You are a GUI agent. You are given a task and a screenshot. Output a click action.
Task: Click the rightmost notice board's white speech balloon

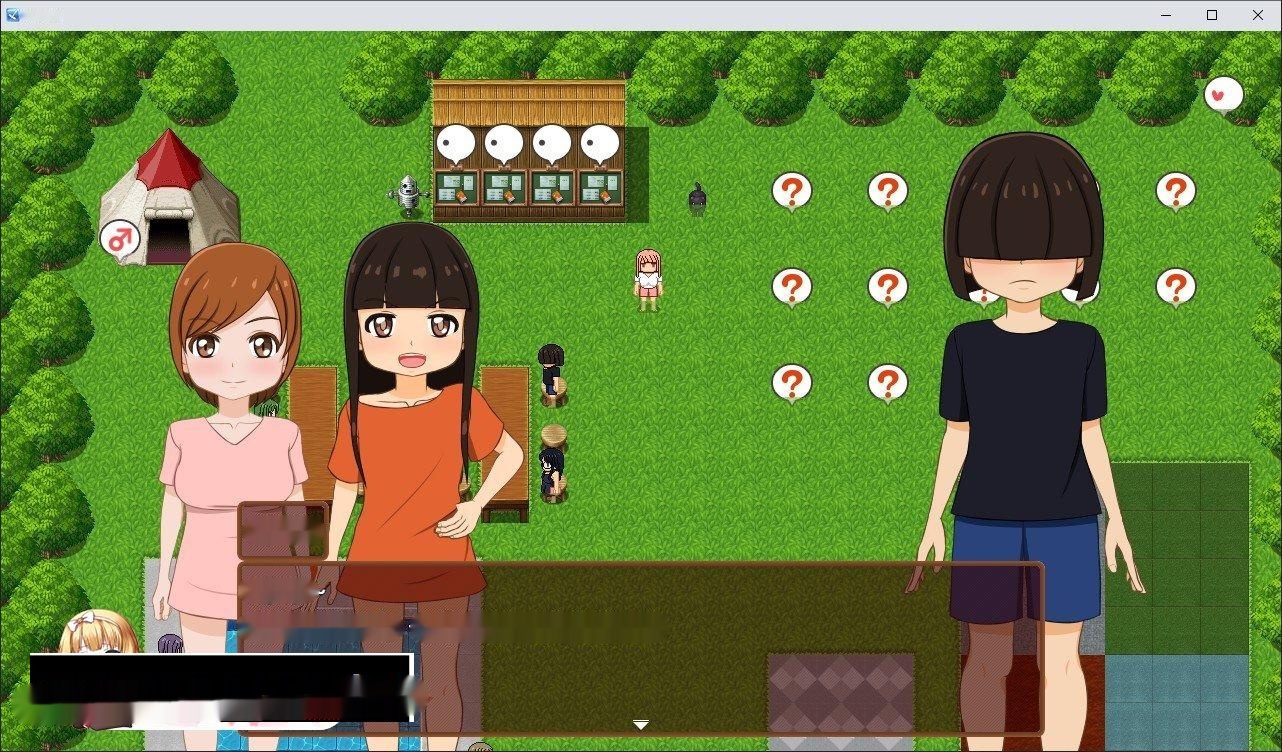[598, 142]
